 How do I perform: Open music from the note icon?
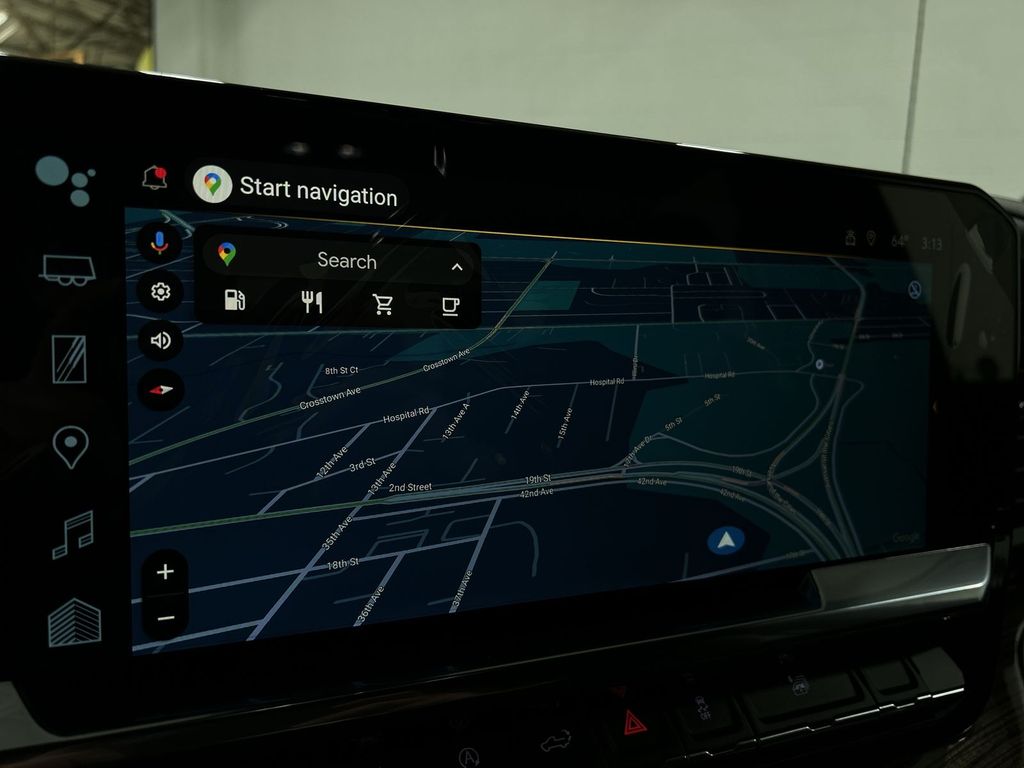pos(72,534)
